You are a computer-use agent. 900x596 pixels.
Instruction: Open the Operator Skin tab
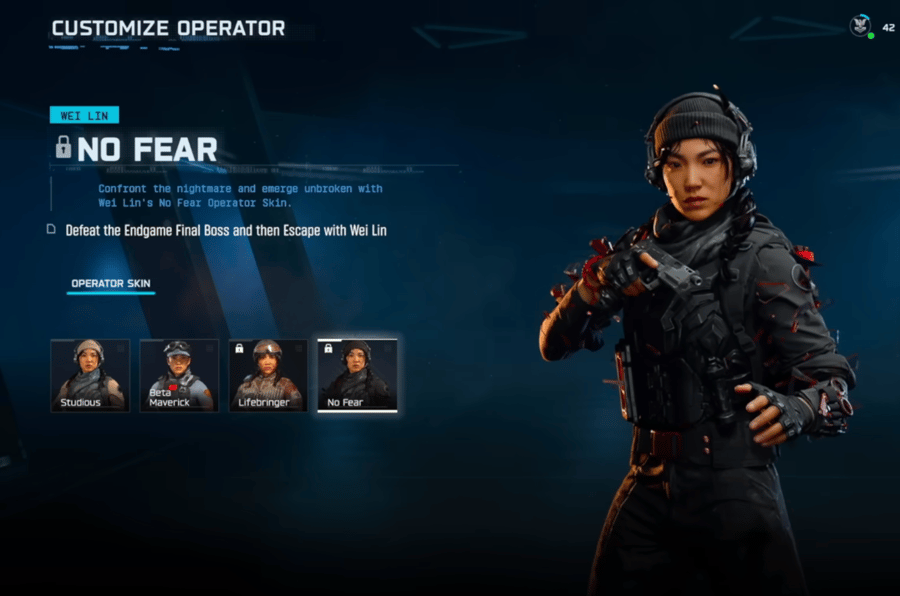tap(110, 284)
